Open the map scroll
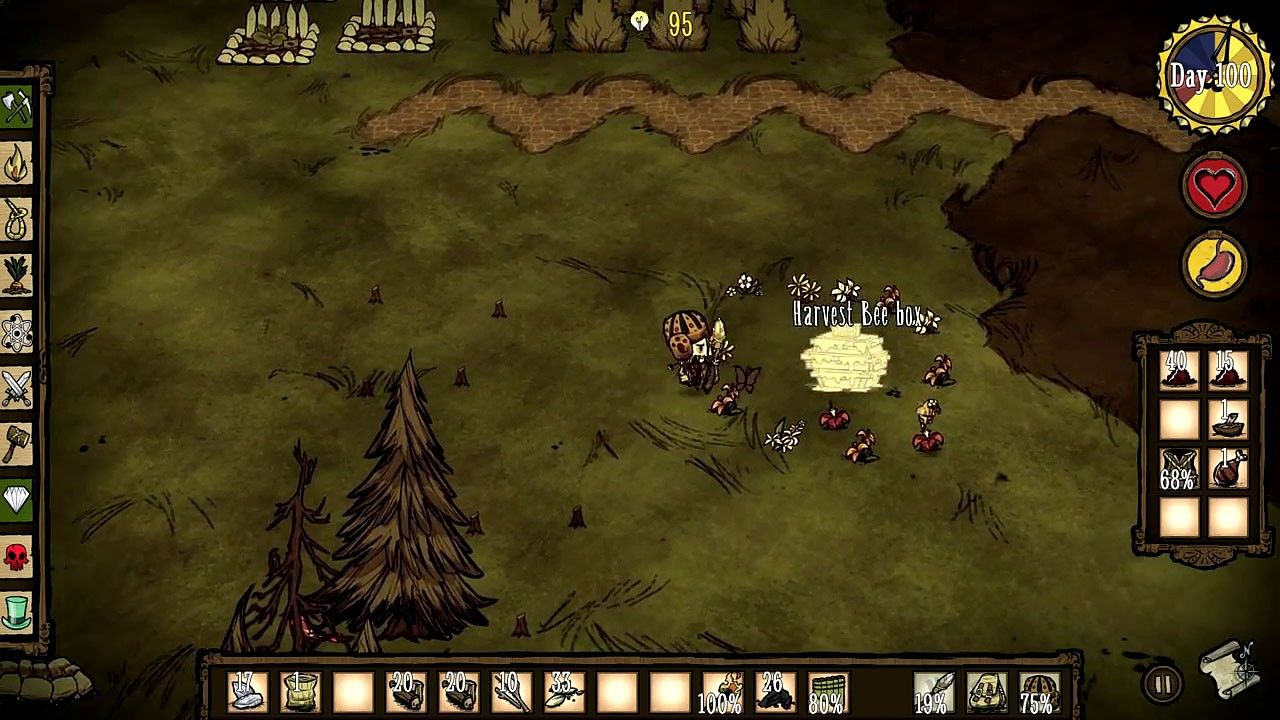The image size is (1280, 720). click(x=1229, y=670)
